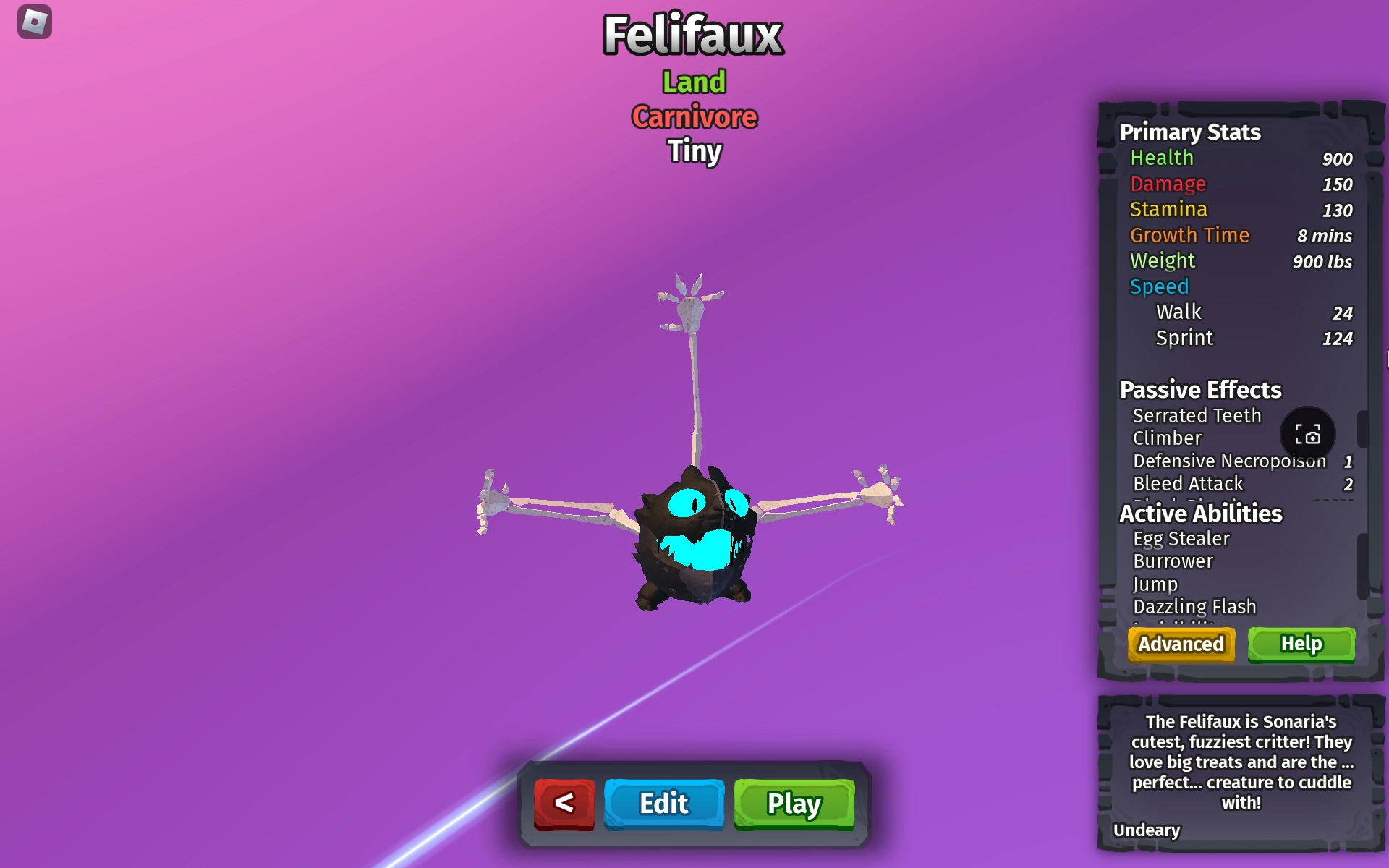Select the Dazzling Flash ability
Screen dimensions: 1389x868
pyautogui.click(x=1195, y=607)
